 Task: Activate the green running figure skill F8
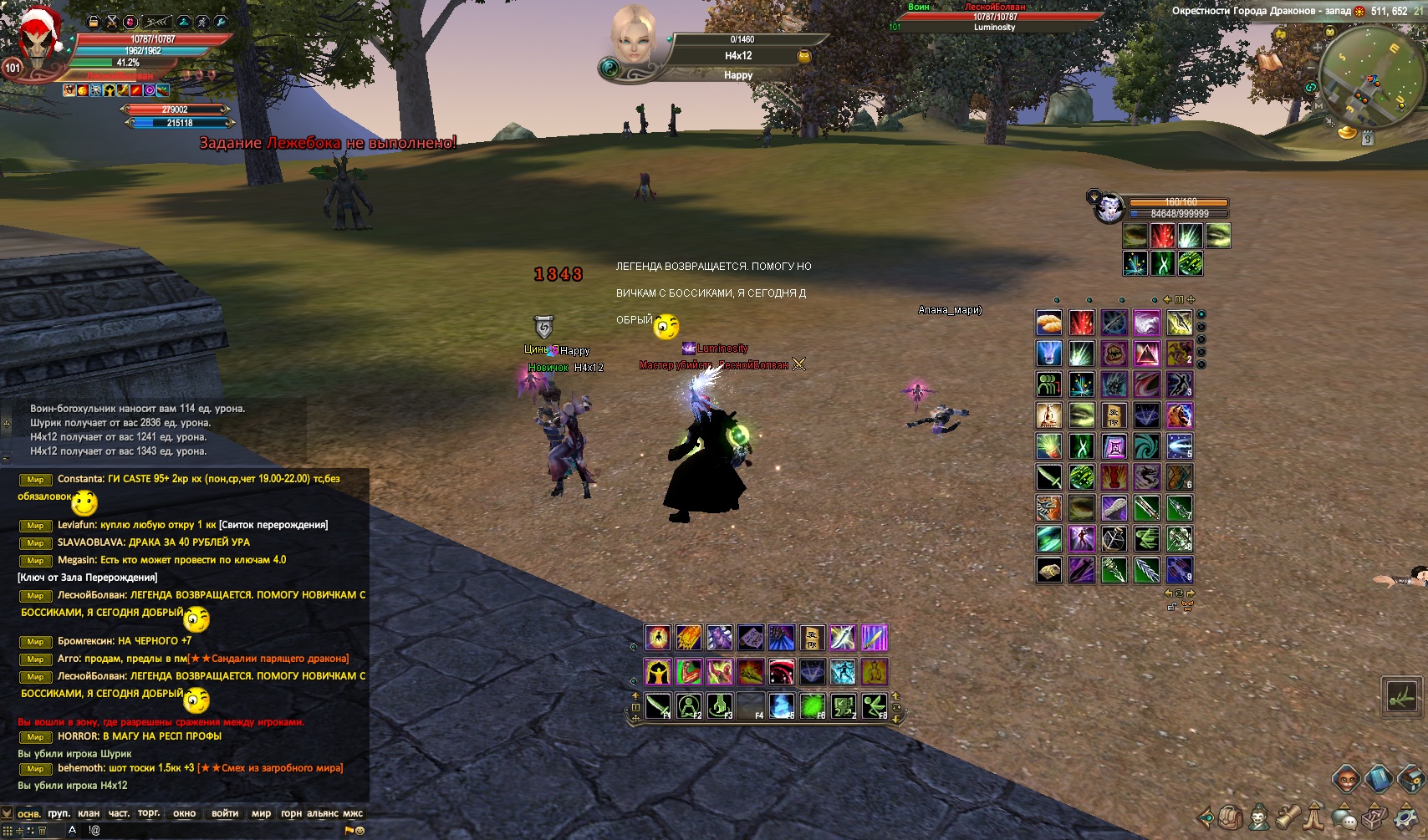(x=875, y=706)
